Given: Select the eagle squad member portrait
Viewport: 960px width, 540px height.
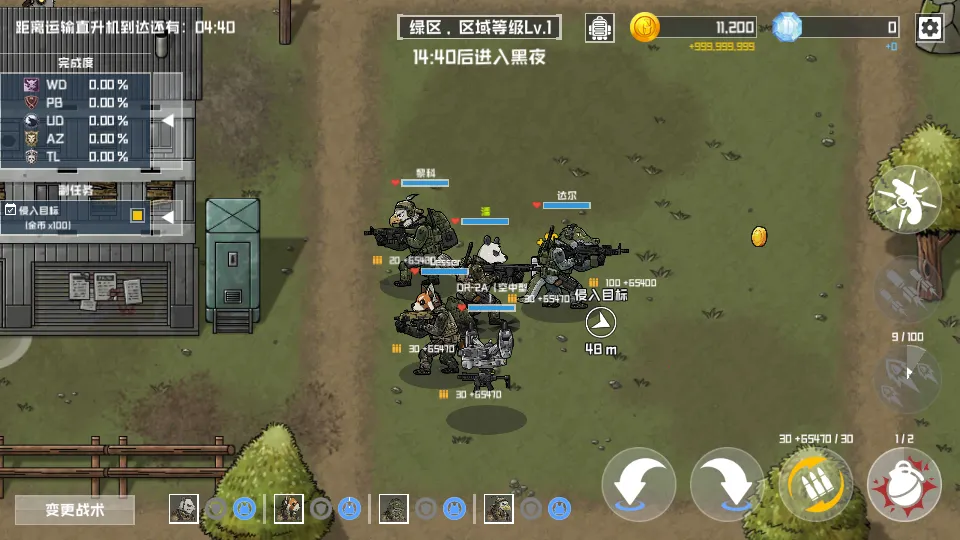Looking at the screenshot, I should (498, 509).
